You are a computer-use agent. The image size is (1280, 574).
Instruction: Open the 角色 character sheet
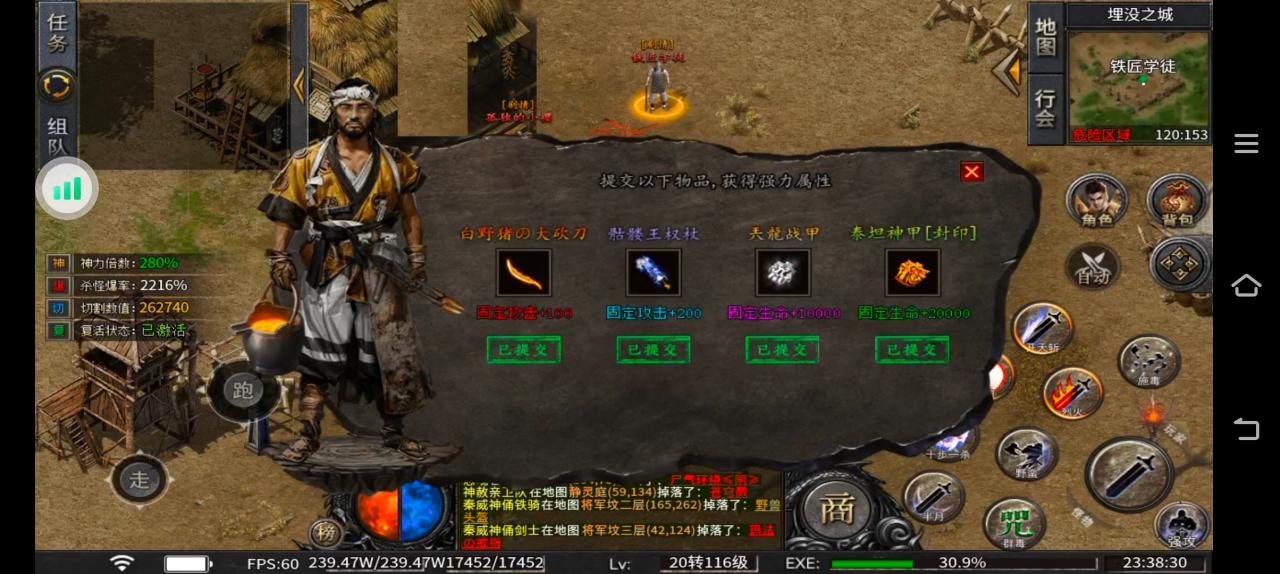click(x=1097, y=202)
